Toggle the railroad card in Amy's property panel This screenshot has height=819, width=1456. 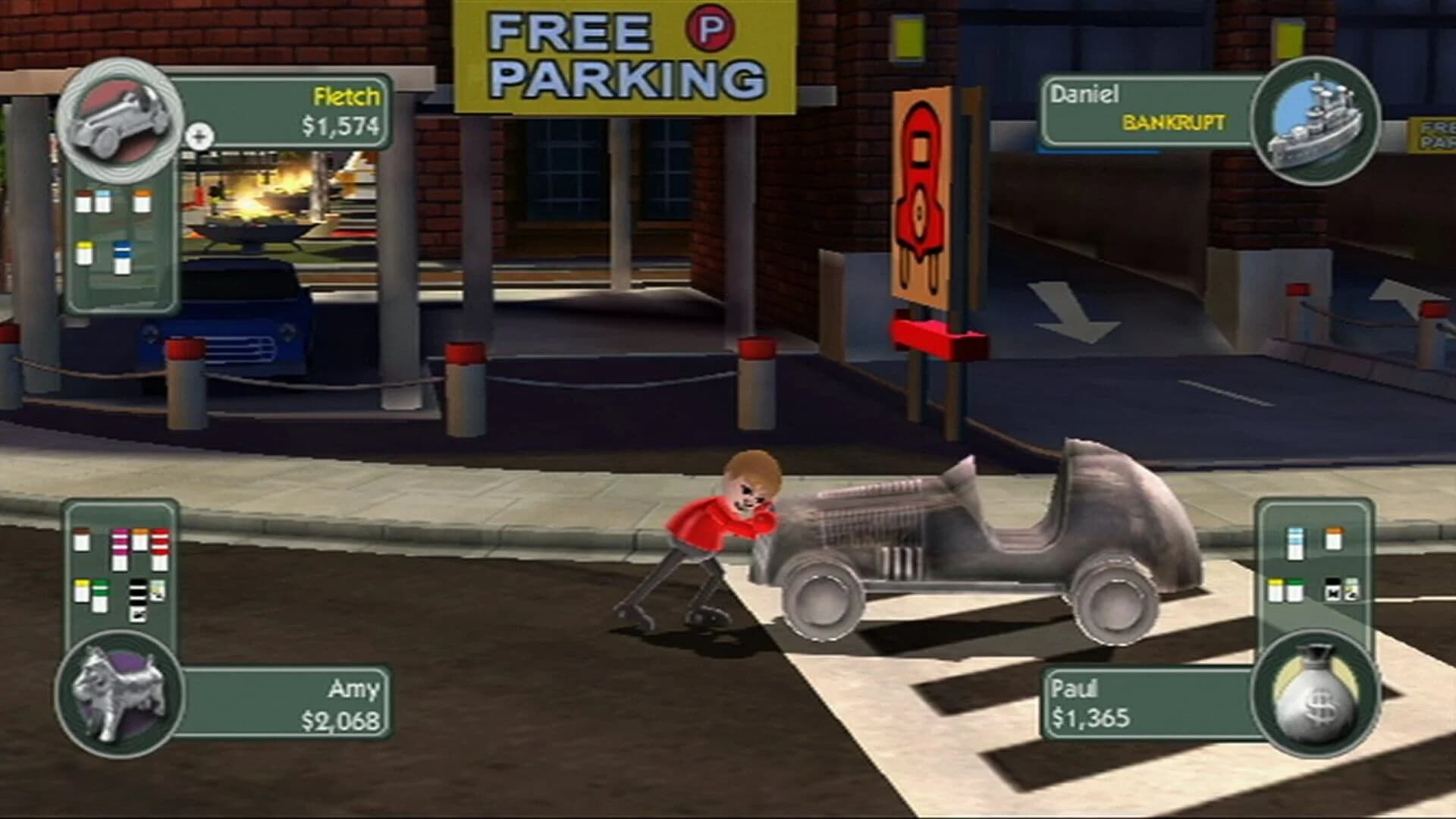(137, 599)
